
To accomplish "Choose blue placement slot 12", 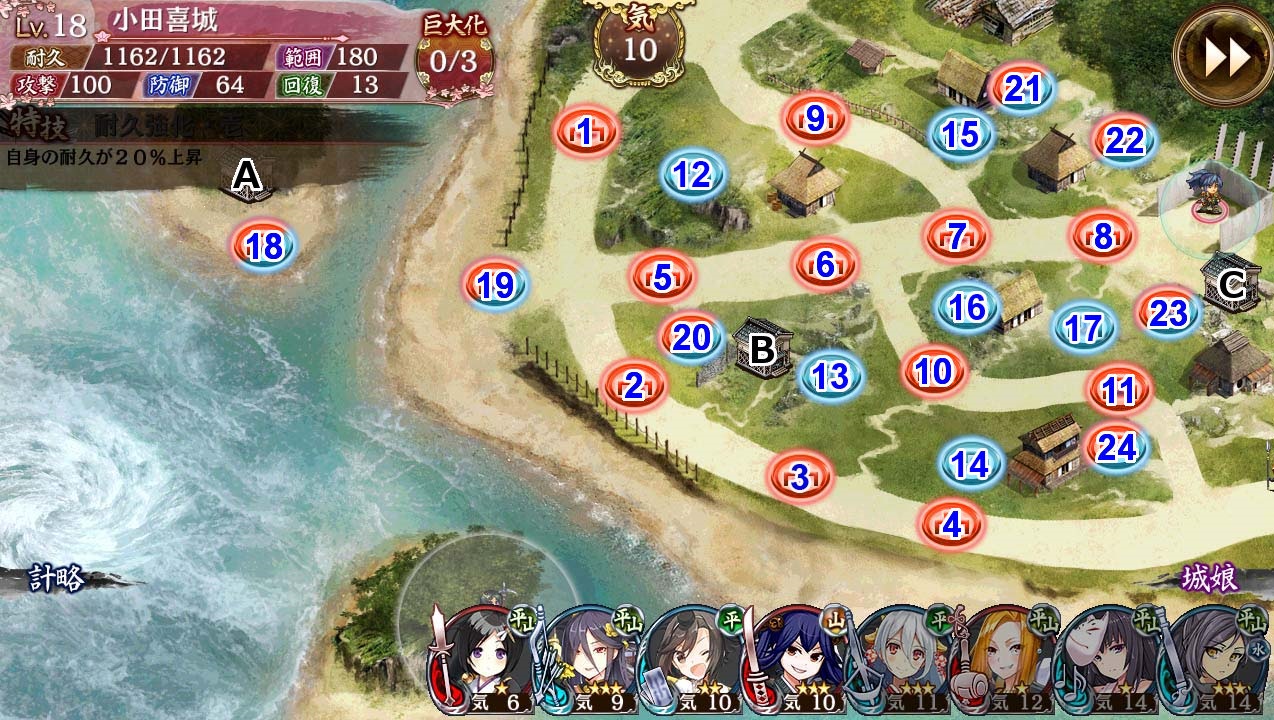I will pos(691,175).
